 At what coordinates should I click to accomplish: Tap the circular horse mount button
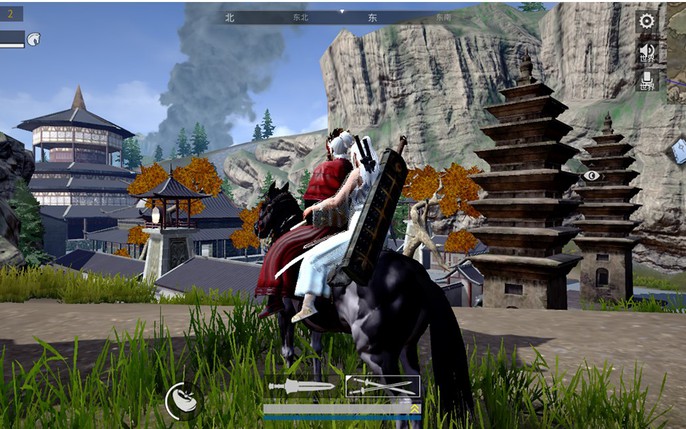point(182,400)
